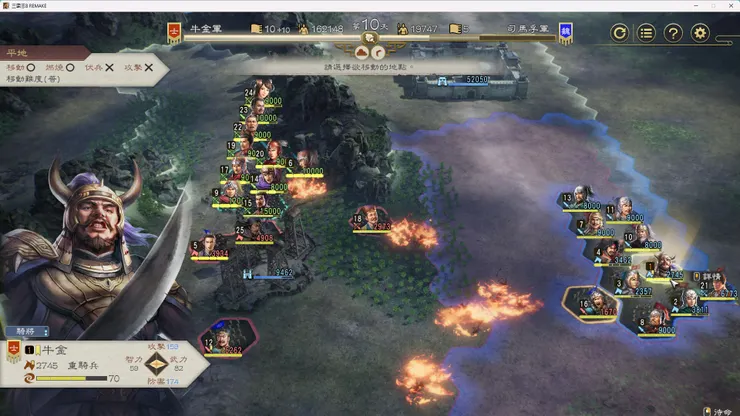740x416 pixels.
Task: Select the 騎将 tag above Niu Jin's panel
Action: 26,331
